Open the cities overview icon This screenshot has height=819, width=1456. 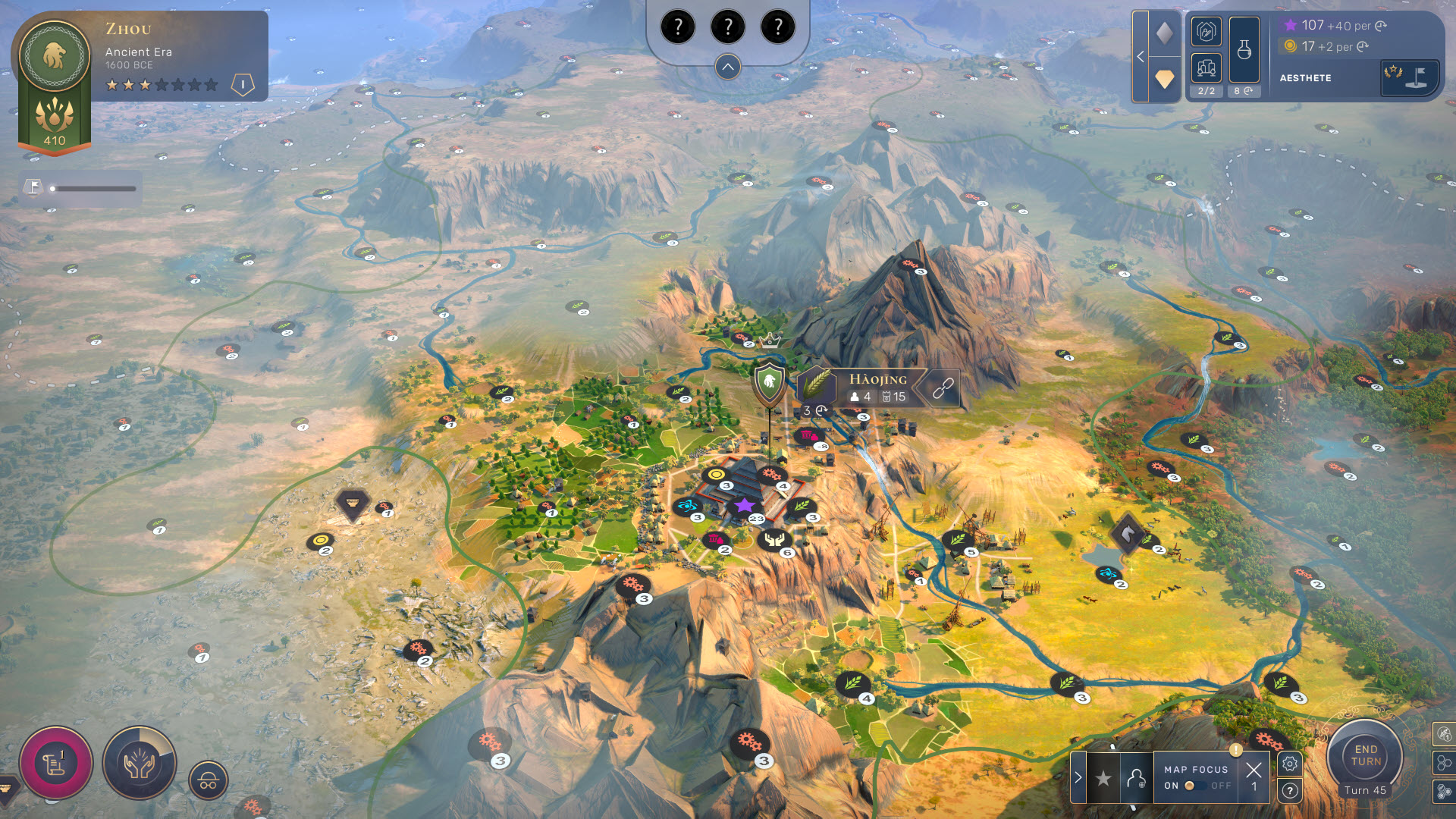tap(1206, 68)
